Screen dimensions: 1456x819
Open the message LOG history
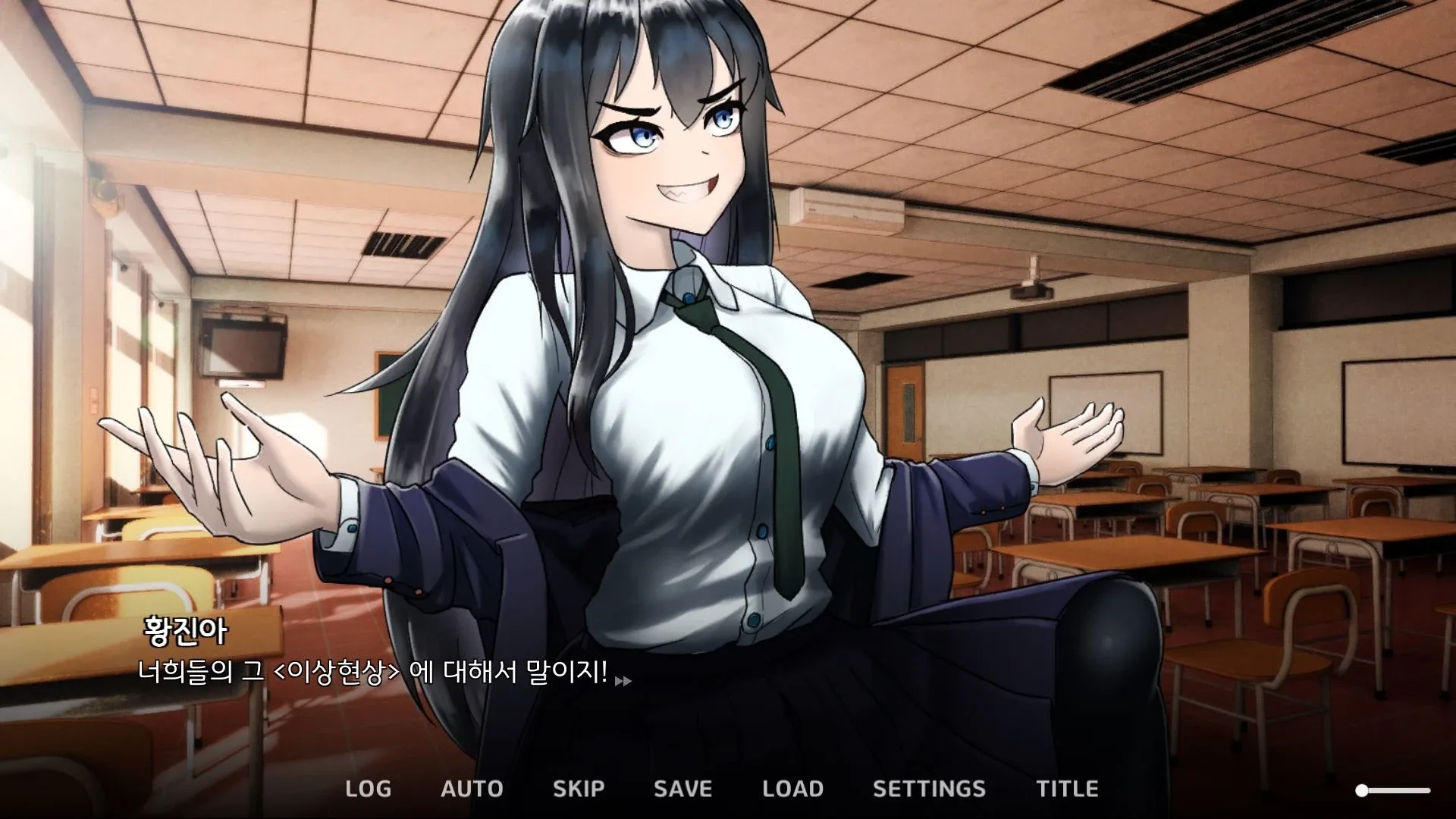[367, 789]
